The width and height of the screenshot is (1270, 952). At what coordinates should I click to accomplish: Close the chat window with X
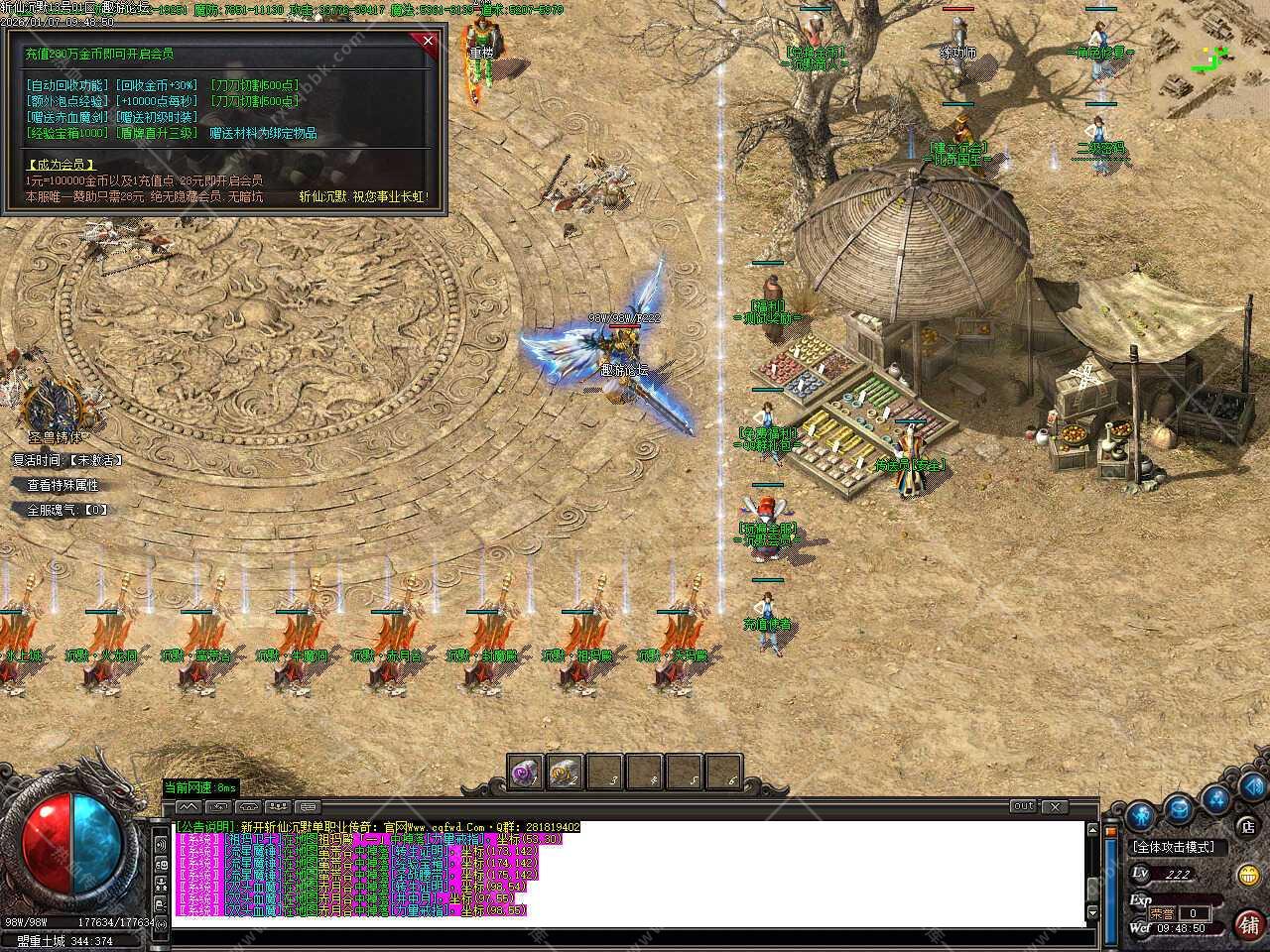(1055, 807)
